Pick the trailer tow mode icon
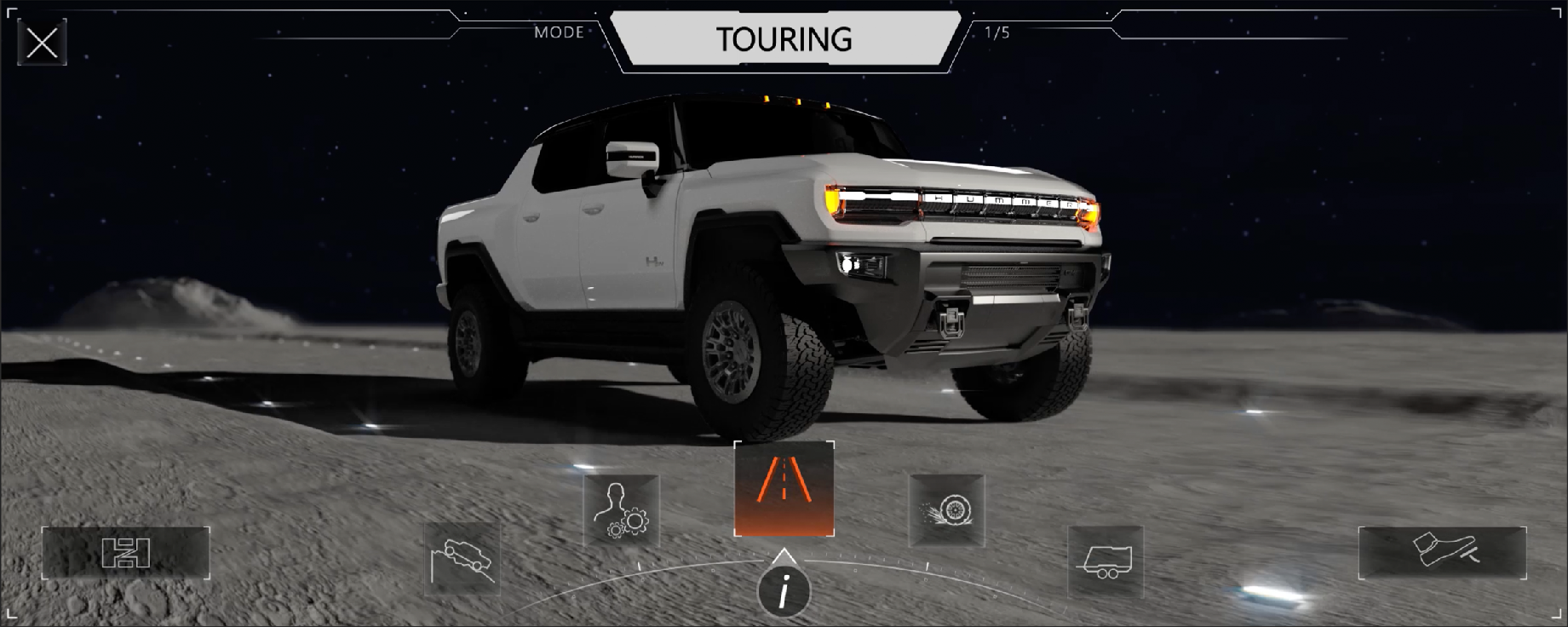Screen dimensions: 1568x627 point(1106,561)
